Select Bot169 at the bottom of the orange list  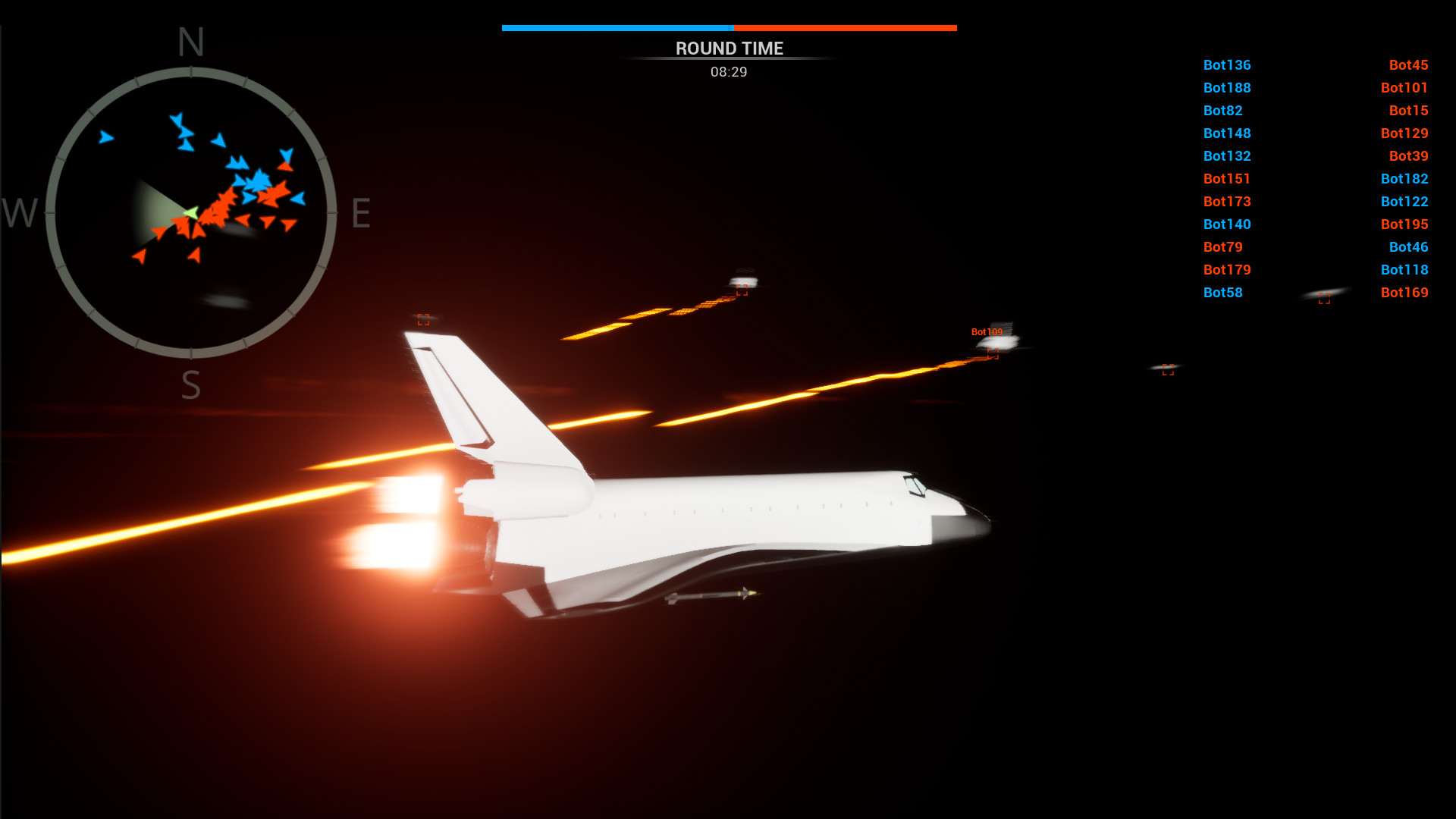1404,292
